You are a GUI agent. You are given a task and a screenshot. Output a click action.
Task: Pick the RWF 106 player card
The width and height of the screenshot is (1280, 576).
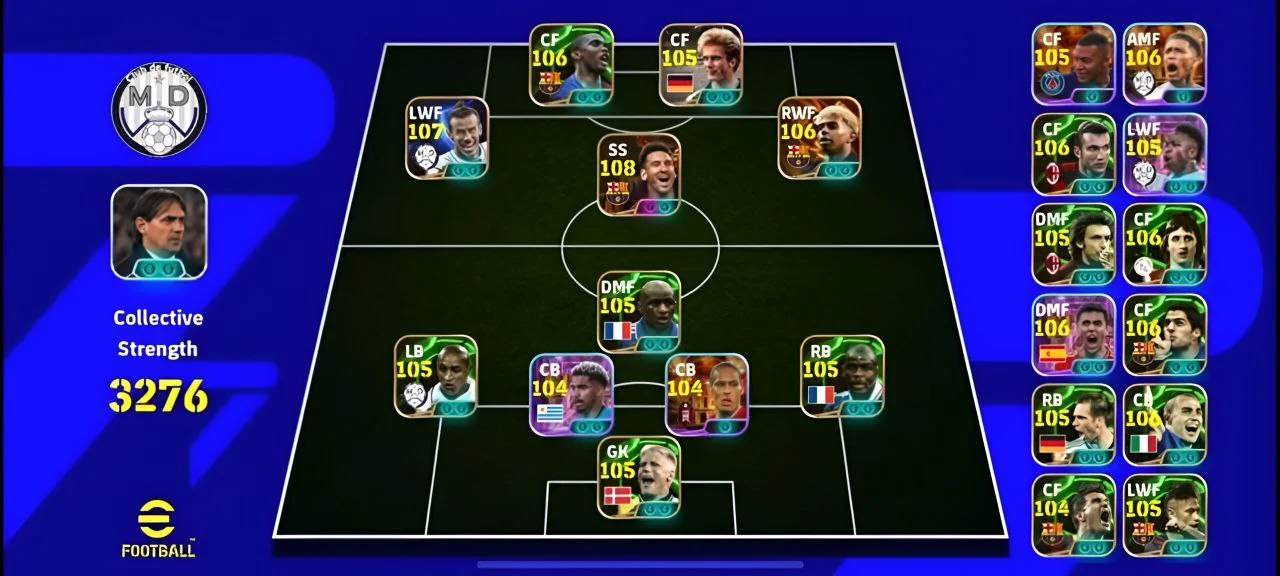point(819,138)
